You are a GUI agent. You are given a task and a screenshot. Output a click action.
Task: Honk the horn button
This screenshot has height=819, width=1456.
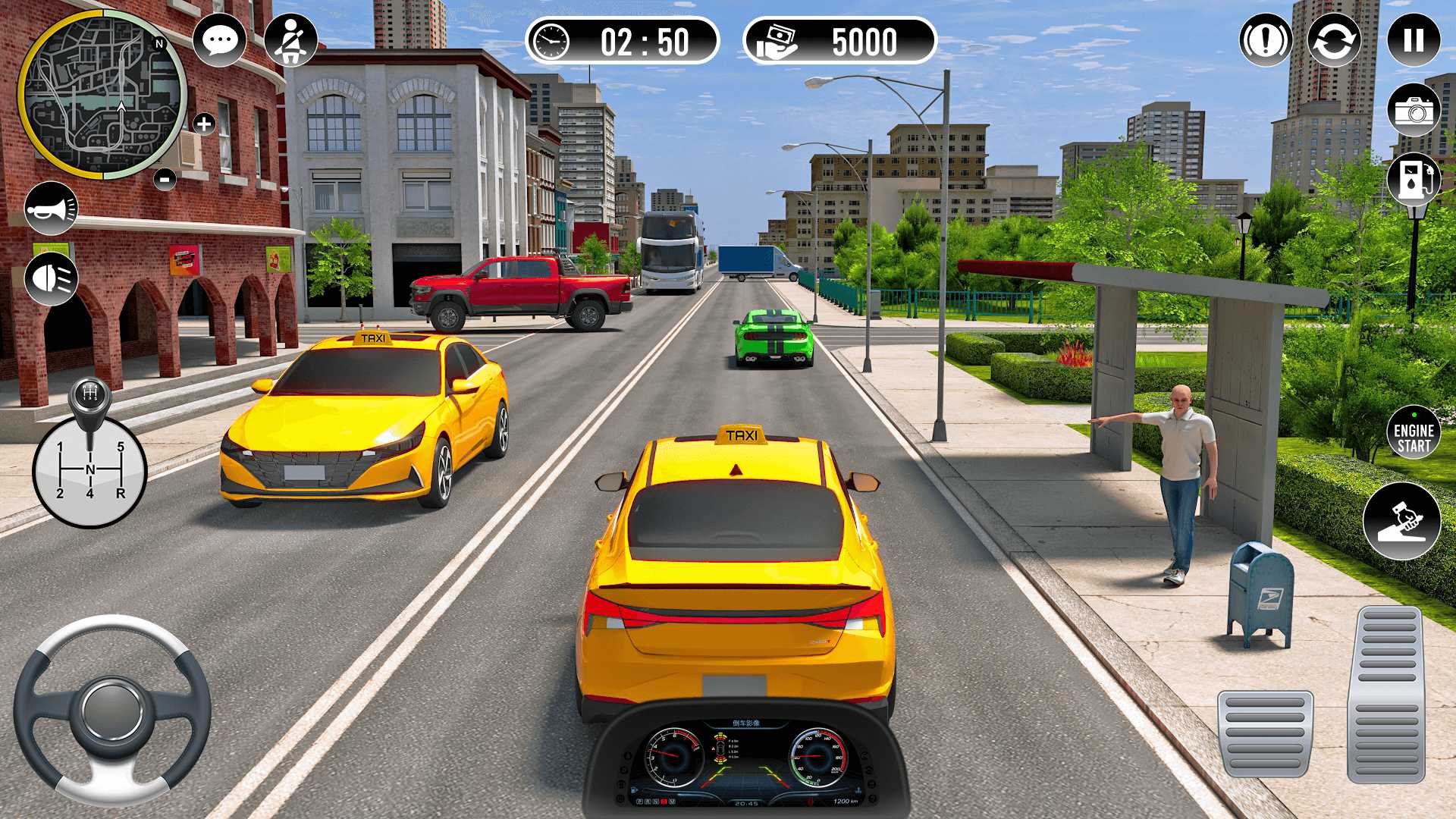52,209
